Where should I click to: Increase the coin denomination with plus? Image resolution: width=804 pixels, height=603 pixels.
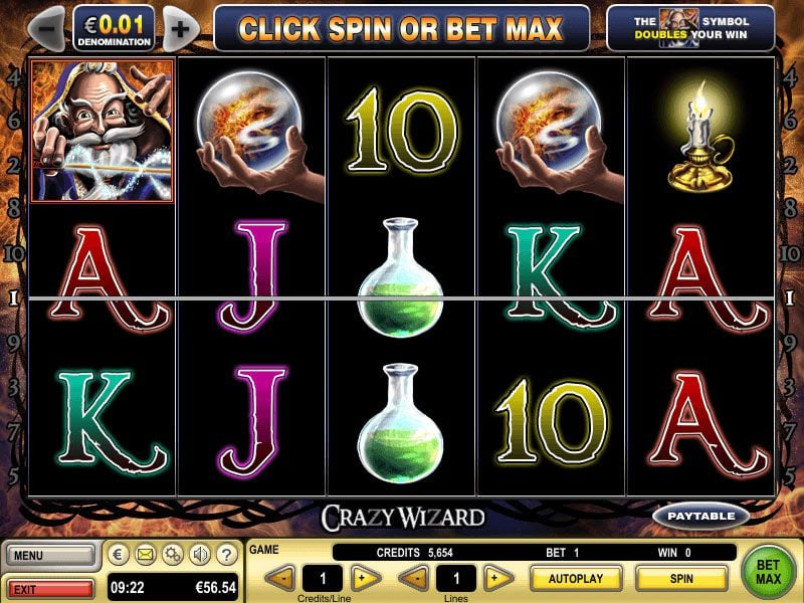(180, 27)
